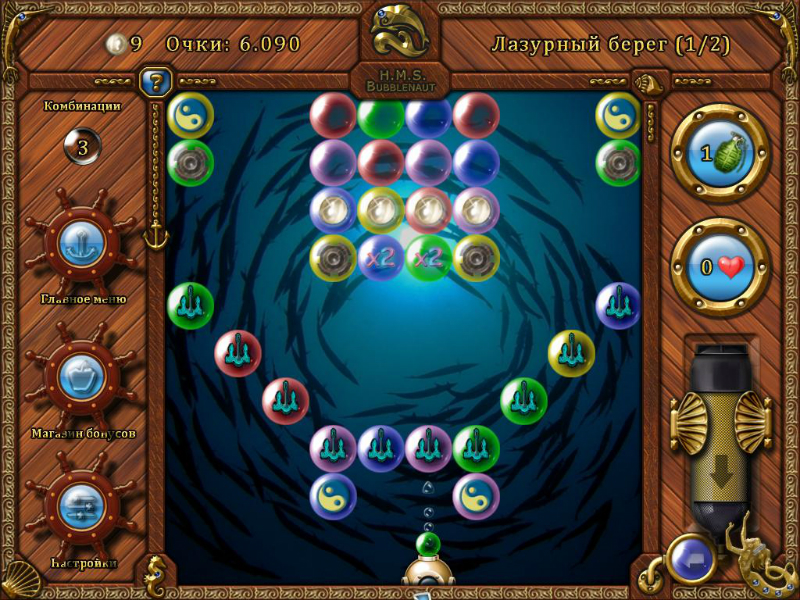The image size is (800, 600).
Task: Open the question mark help button
Action: [x=156, y=81]
